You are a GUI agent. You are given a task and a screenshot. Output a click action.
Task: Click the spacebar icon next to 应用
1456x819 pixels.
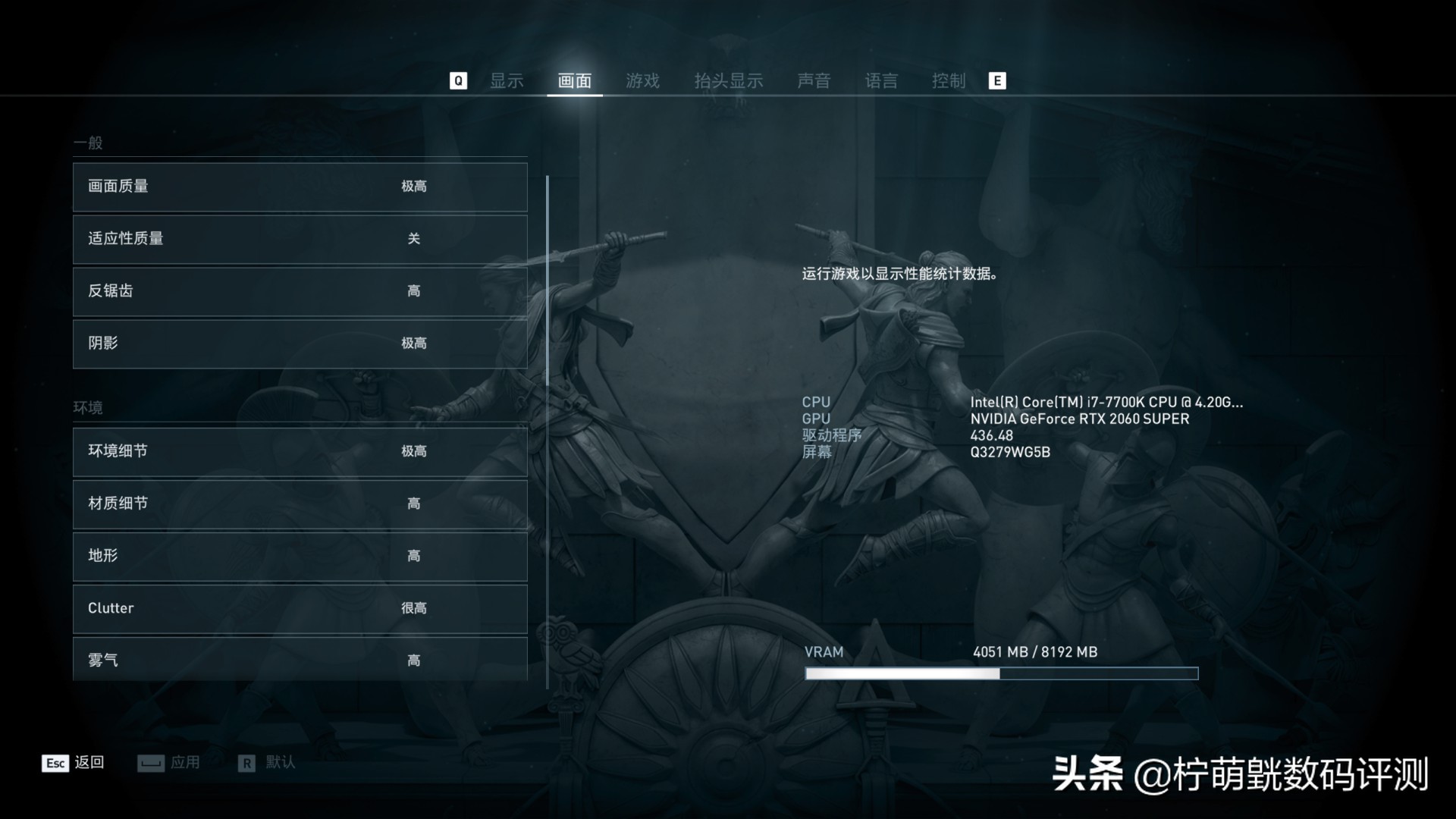(x=150, y=764)
